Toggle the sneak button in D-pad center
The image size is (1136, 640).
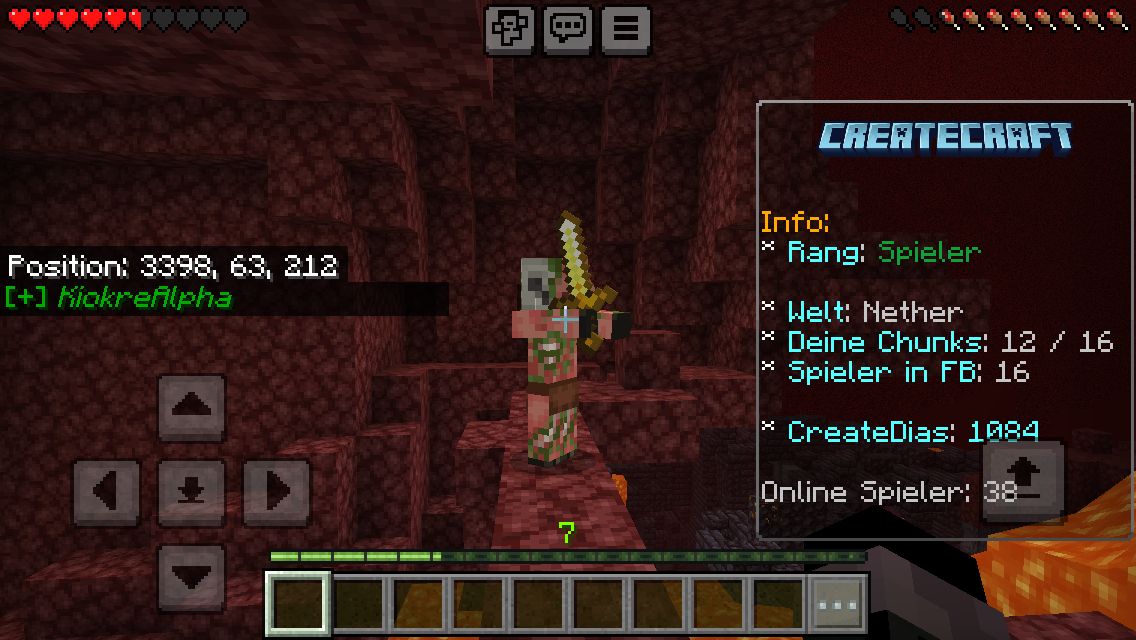(x=191, y=492)
